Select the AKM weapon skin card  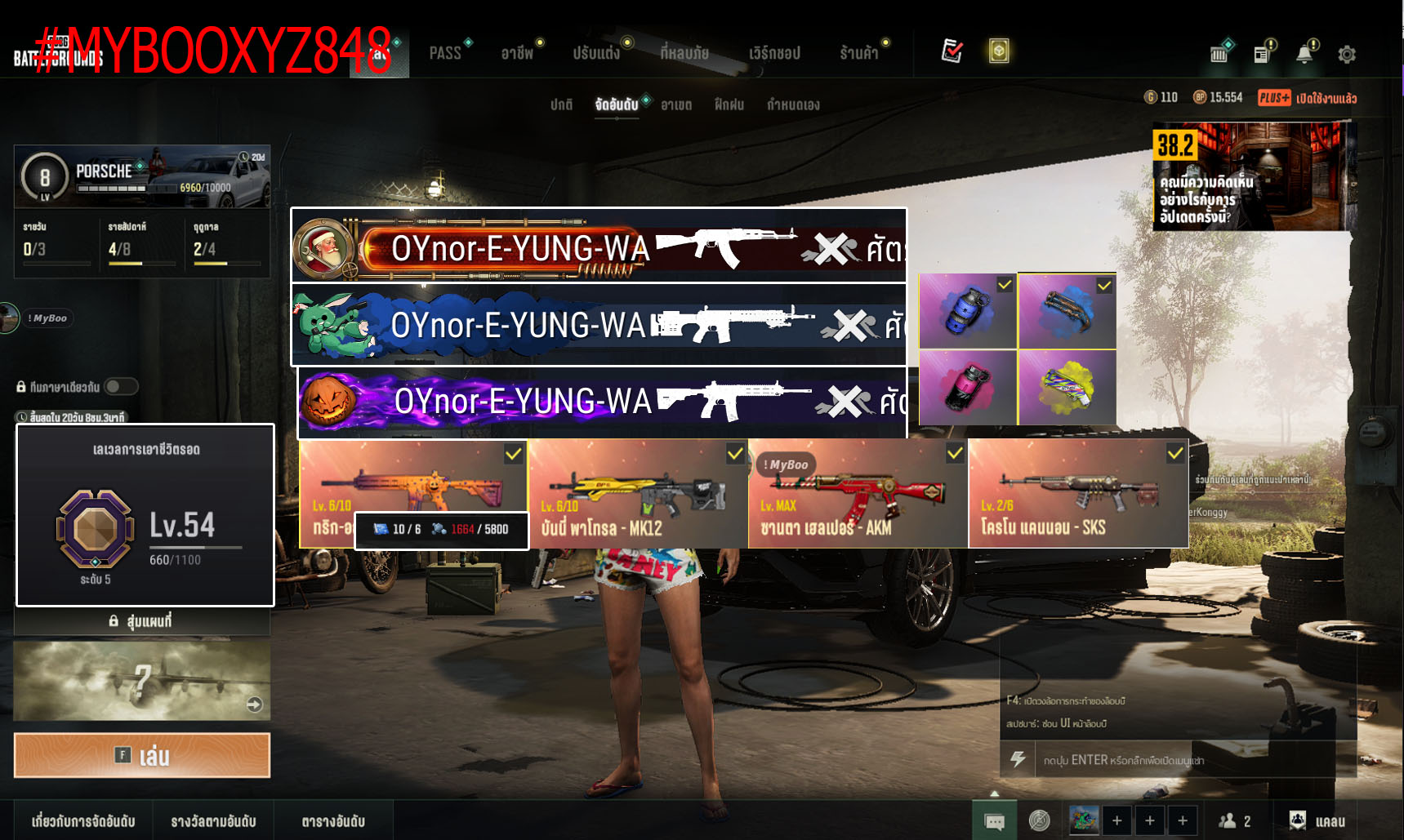click(x=857, y=494)
